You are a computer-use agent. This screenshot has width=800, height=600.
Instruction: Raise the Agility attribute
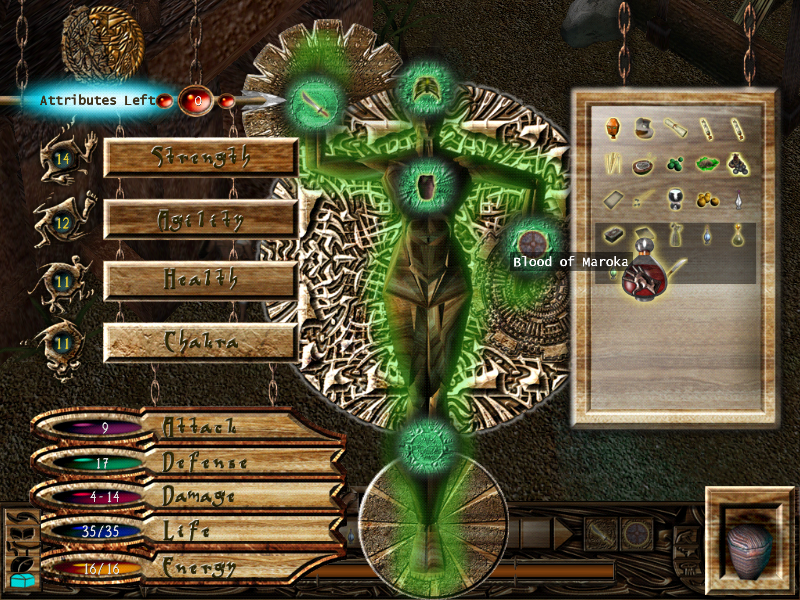click(x=200, y=219)
